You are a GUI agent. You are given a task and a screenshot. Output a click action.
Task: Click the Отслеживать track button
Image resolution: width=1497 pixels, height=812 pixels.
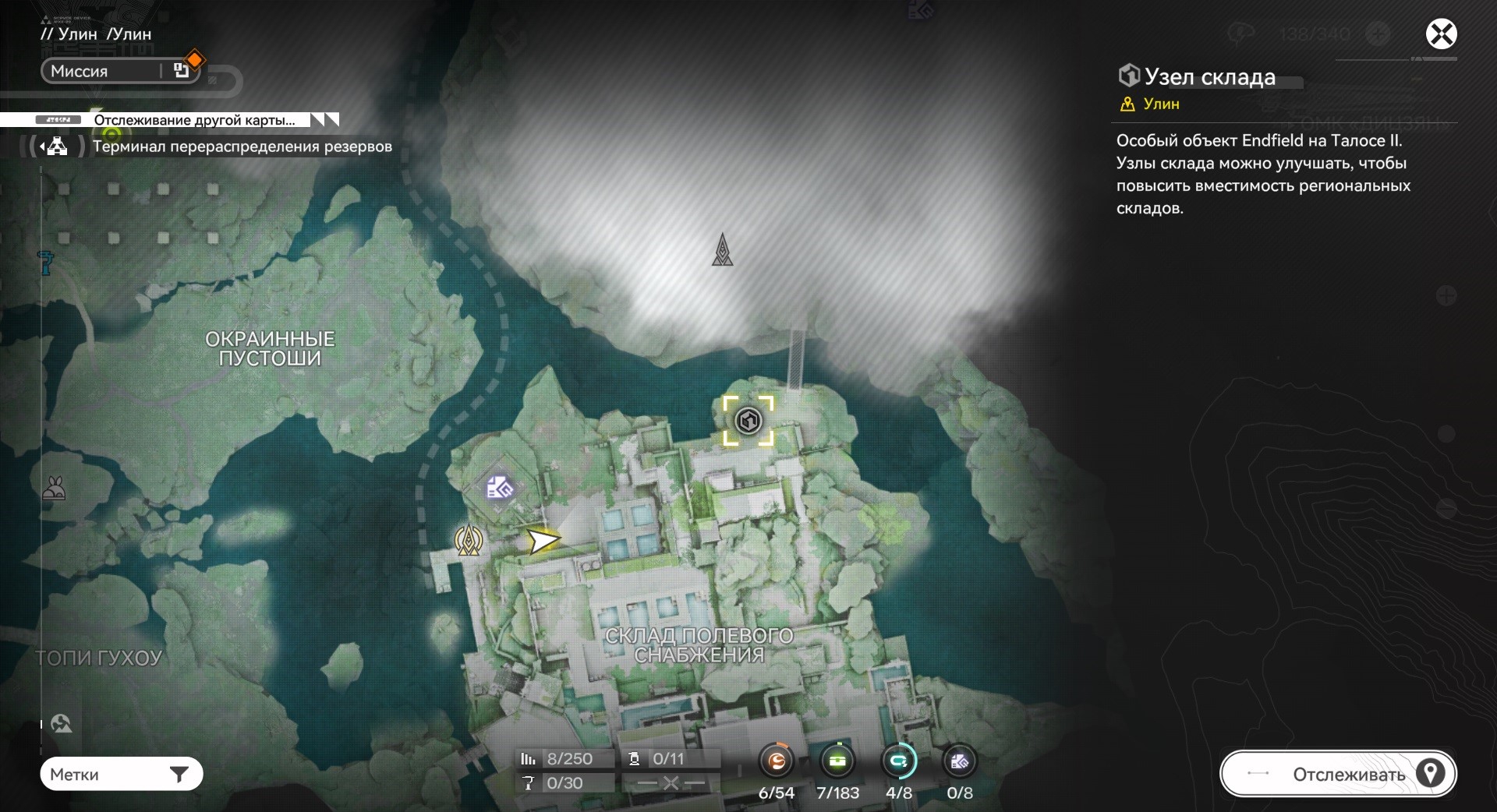tap(1338, 774)
